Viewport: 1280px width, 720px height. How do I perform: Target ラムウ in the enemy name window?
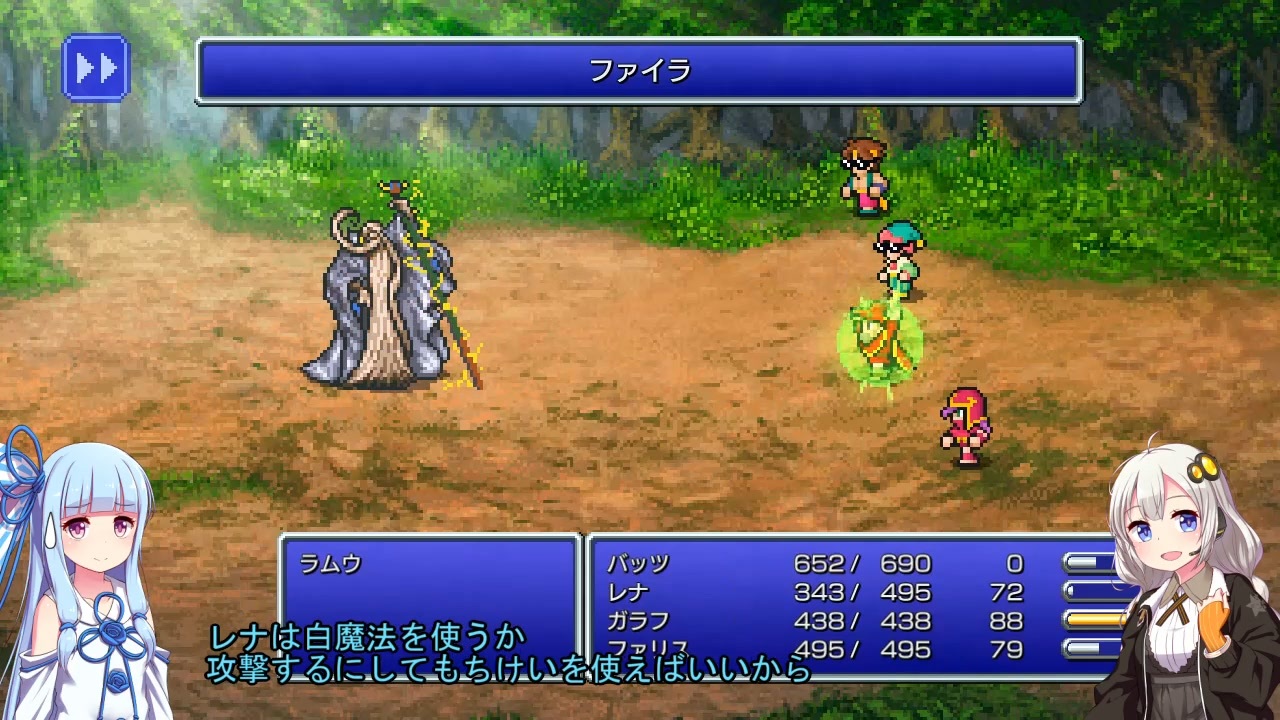pos(330,561)
